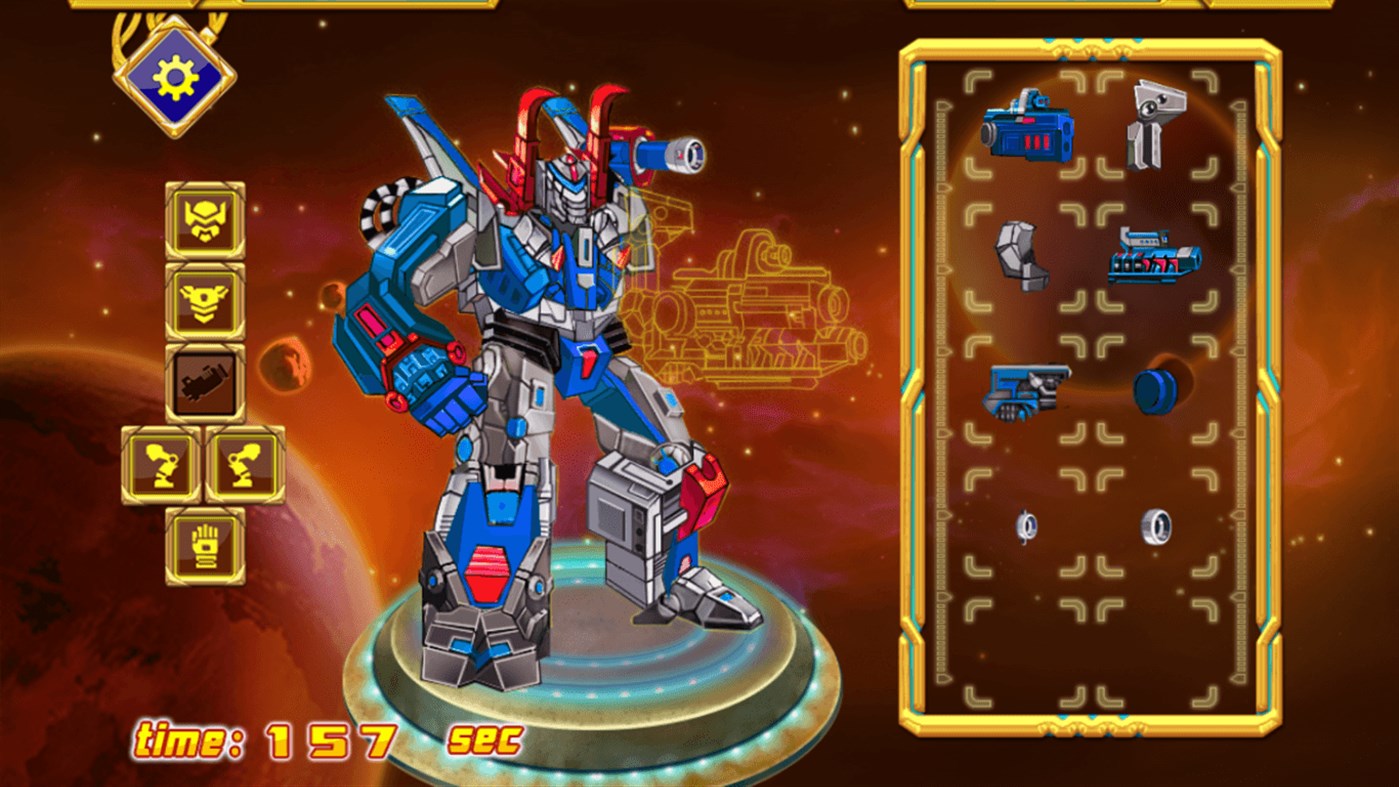Select the blue engine block part

1155,258
